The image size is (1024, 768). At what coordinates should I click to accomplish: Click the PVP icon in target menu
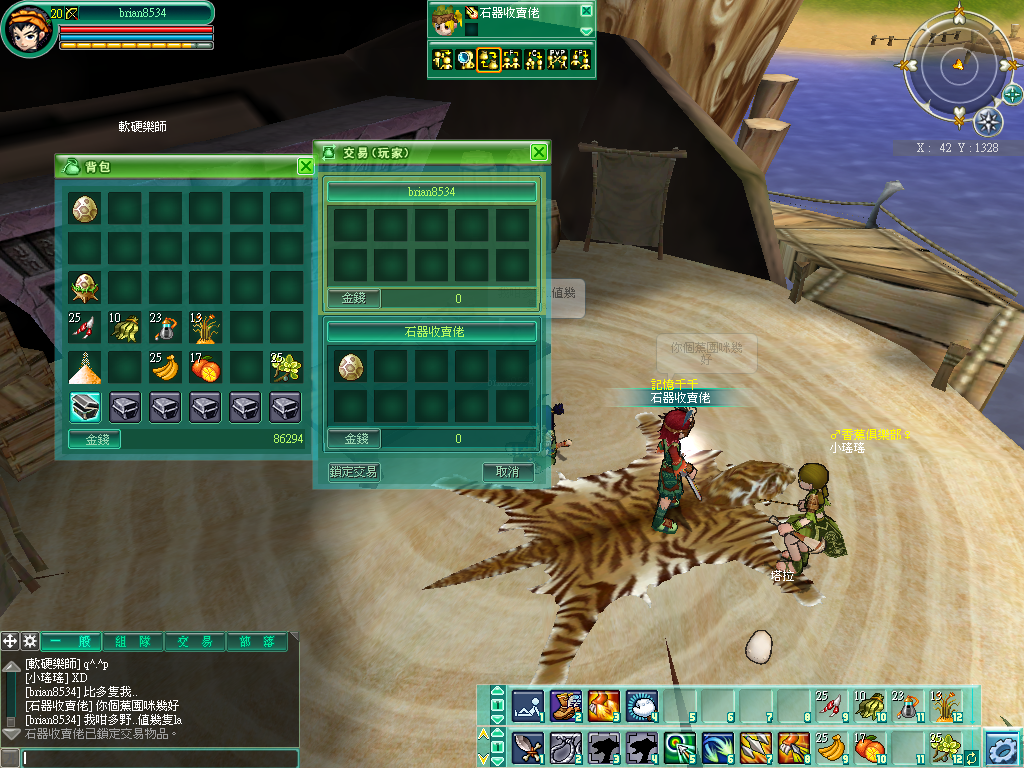point(558,59)
